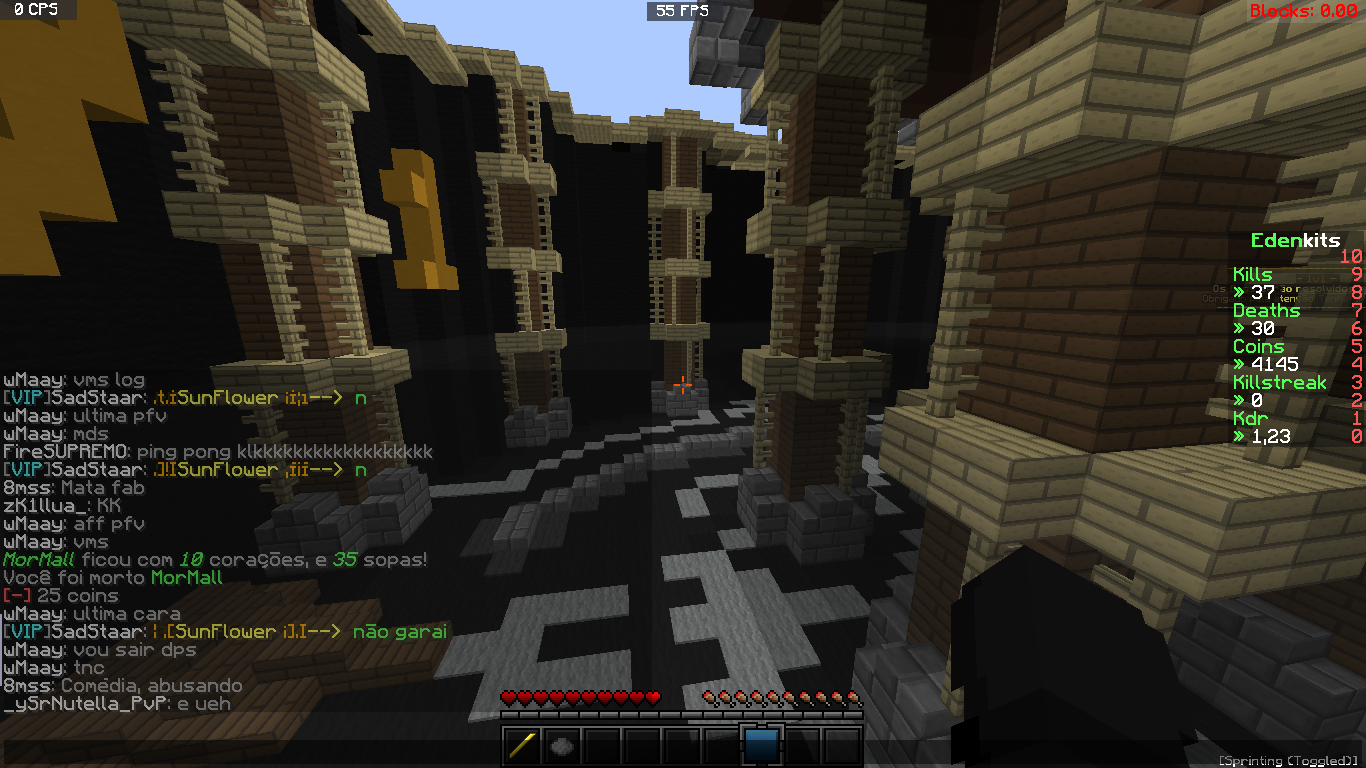Choose the highlighted blue block hotbar slot
This screenshot has height=768, width=1366.
(x=762, y=745)
